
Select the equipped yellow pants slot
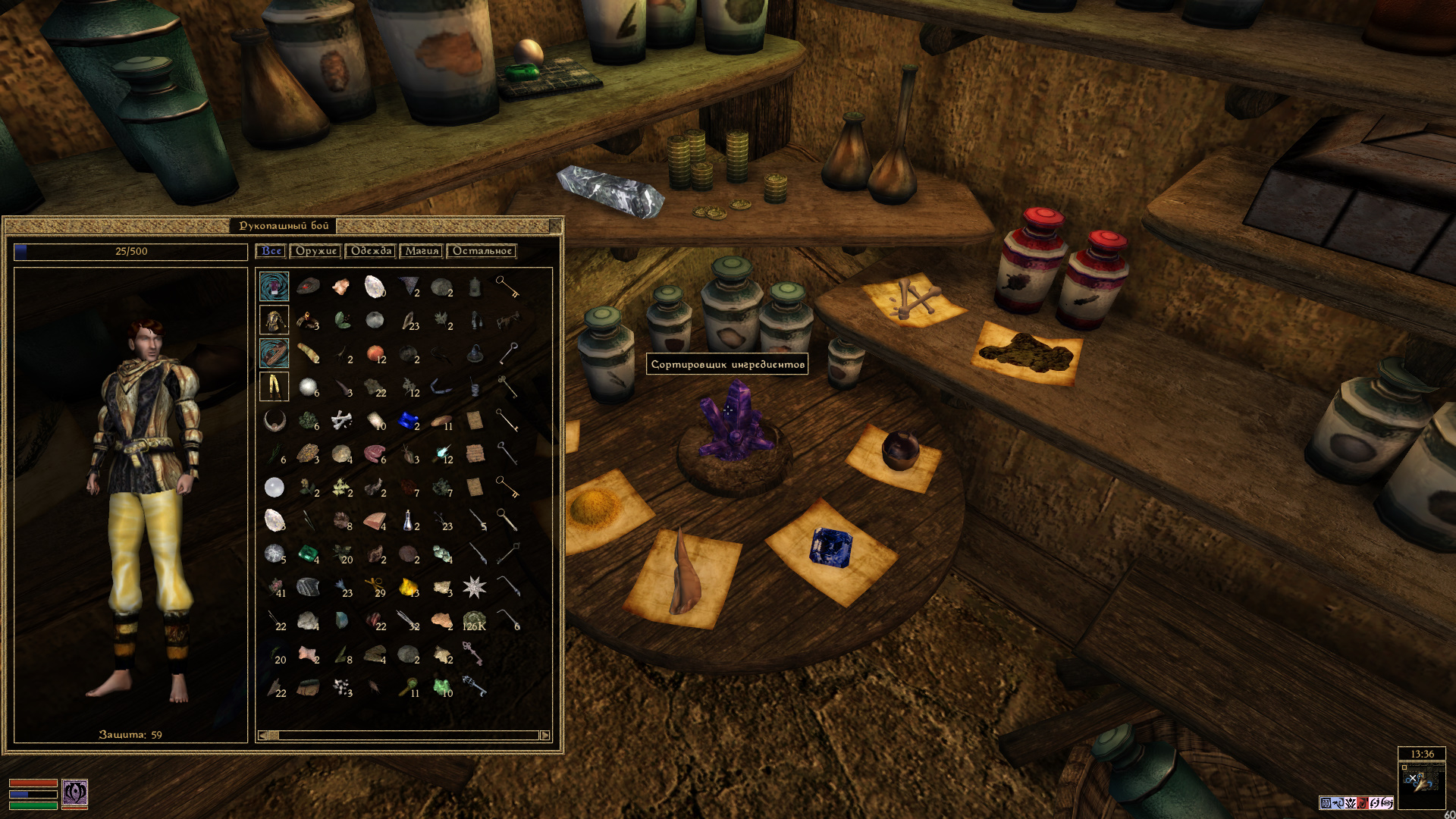[x=274, y=386]
